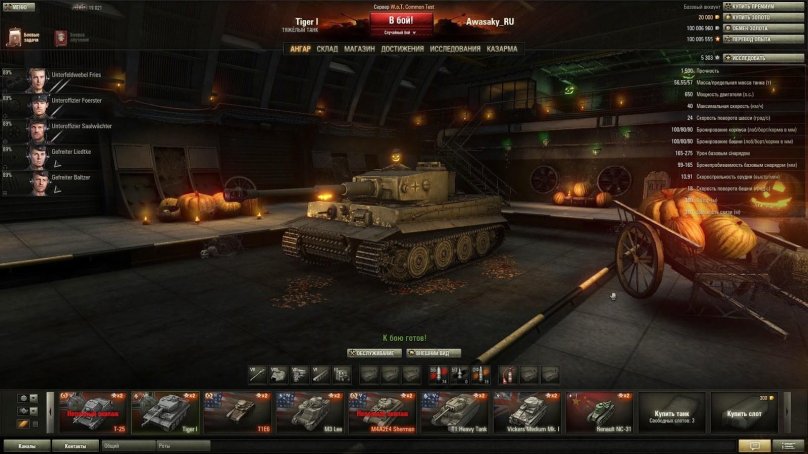808x454 pixels.
Task: Open the Обмен золота exchange
Action: point(750,28)
